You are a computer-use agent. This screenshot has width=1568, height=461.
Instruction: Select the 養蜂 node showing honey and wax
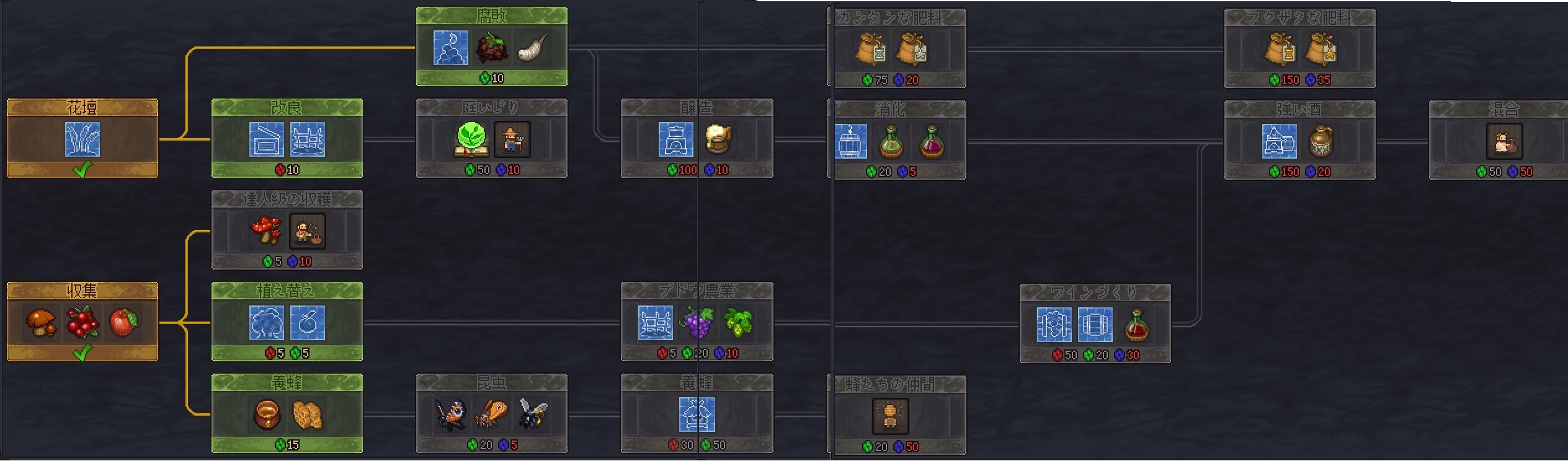click(x=287, y=413)
